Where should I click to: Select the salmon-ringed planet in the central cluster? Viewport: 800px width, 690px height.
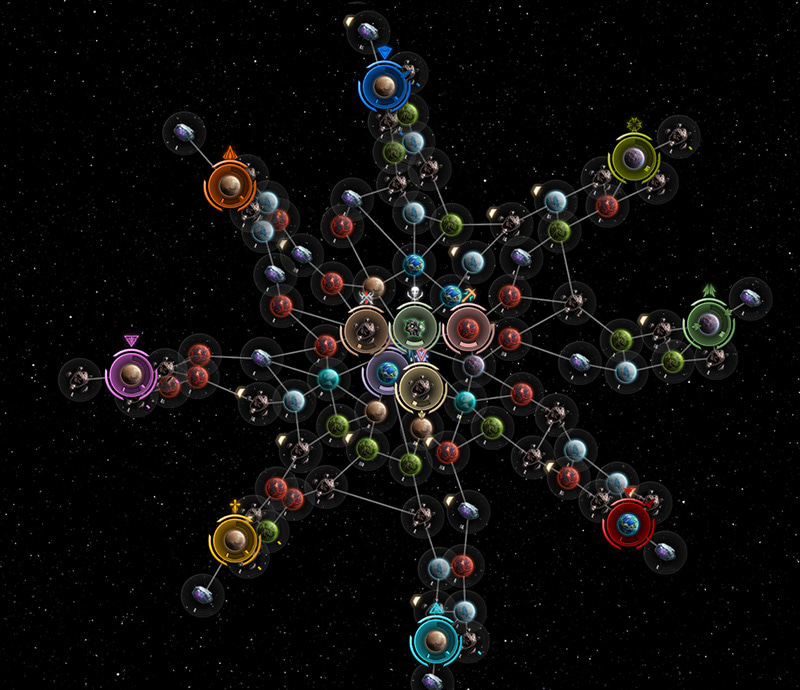[465, 329]
